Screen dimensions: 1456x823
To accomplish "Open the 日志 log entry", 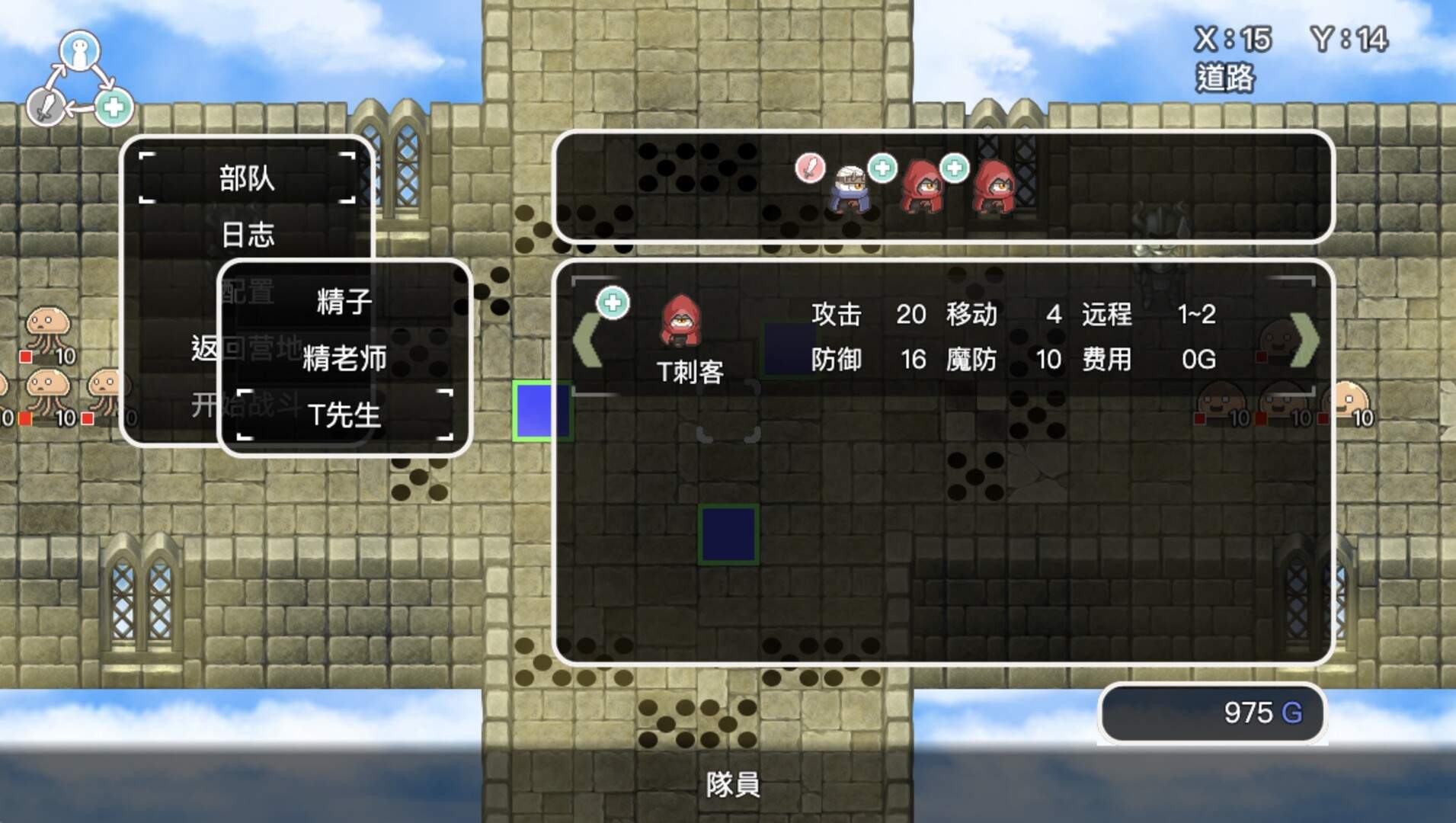I will pyautogui.click(x=246, y=235).
